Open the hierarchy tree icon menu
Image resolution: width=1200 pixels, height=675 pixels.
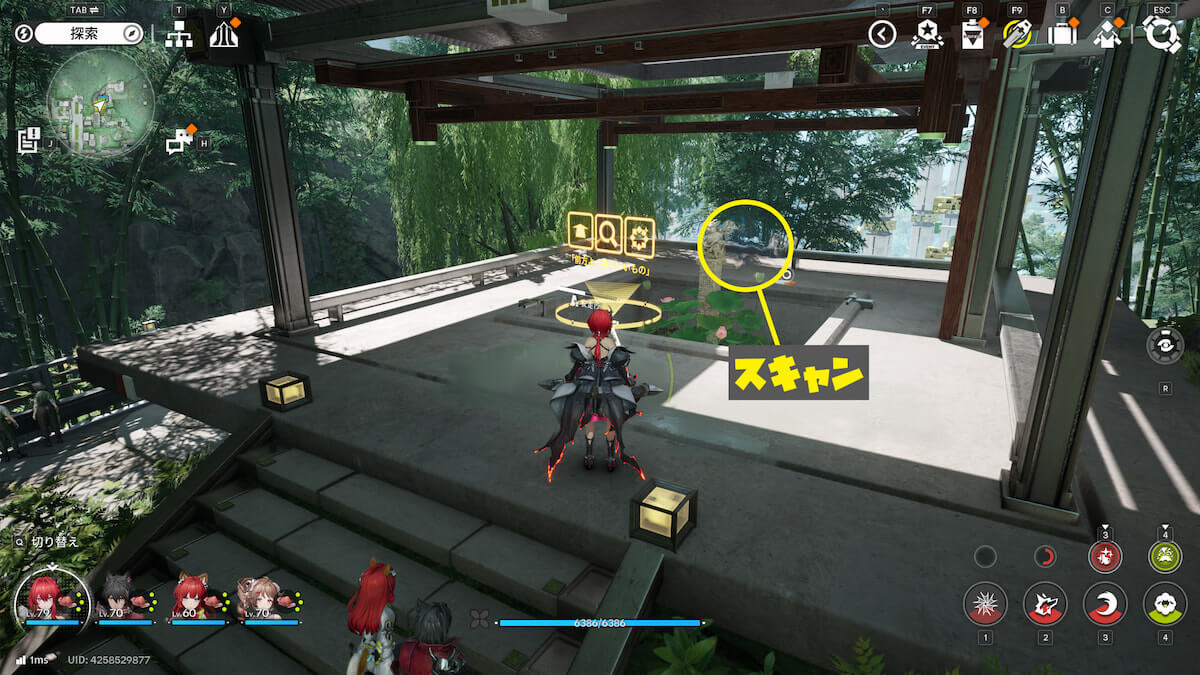pyautogui.click(x=179, y=35)
